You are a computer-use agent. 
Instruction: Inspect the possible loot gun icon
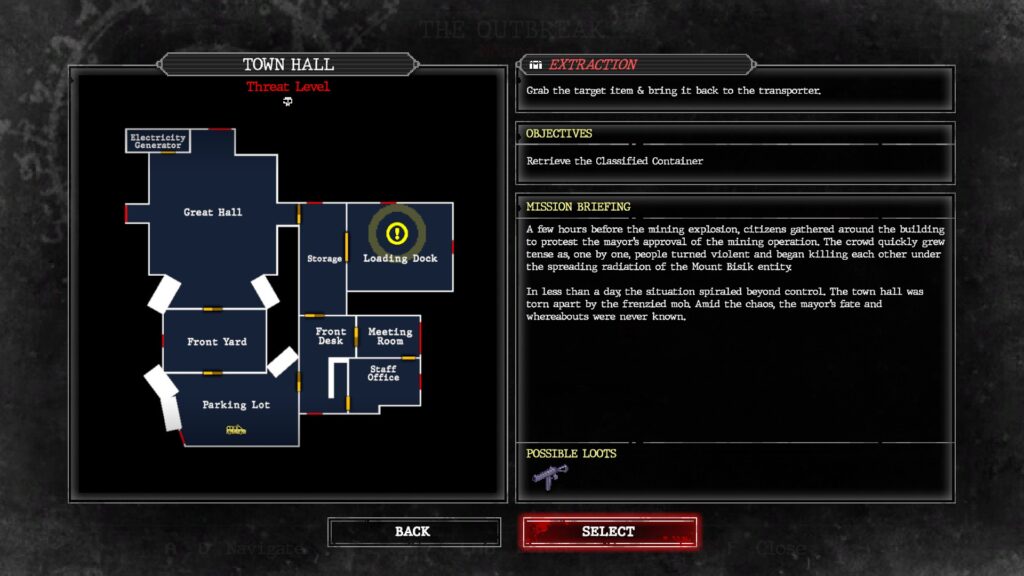(x=549, y=477)
